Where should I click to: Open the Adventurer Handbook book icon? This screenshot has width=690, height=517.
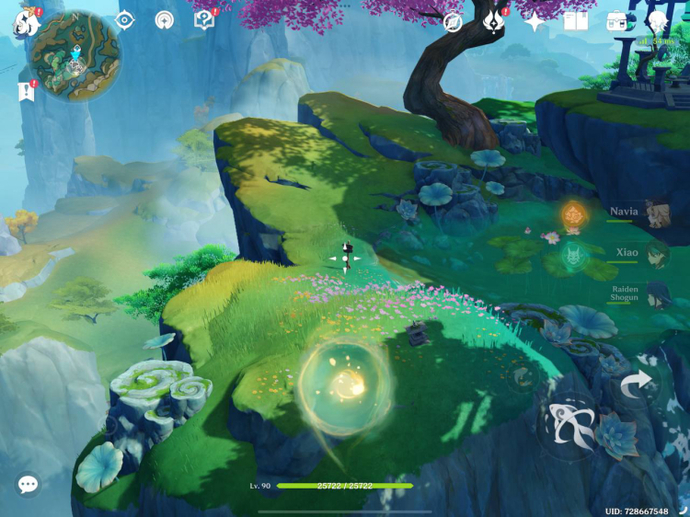(x=576, y=21)
